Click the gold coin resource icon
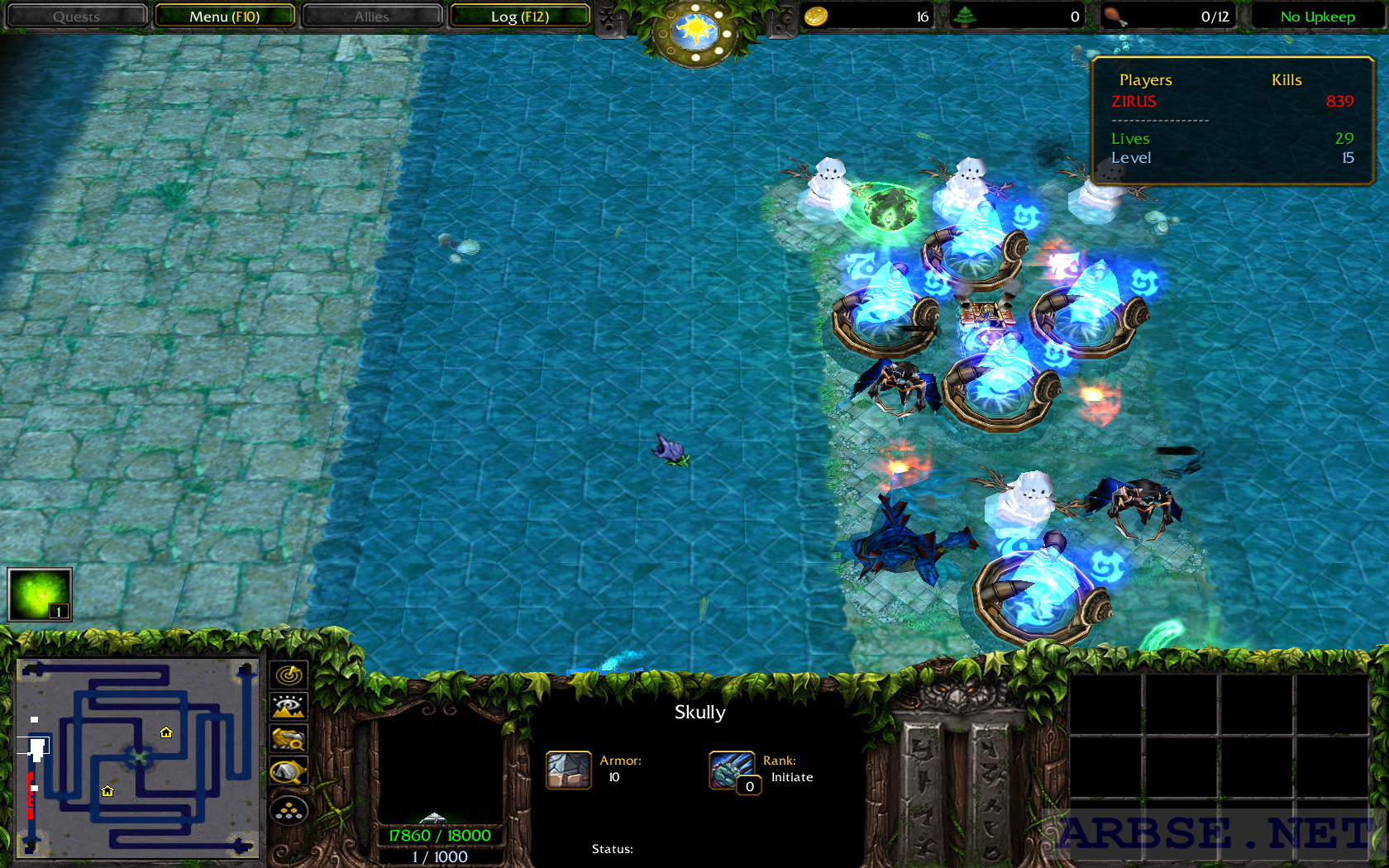Image resolution: width=1389 pixels, height=868 pixels. point(818,16)
